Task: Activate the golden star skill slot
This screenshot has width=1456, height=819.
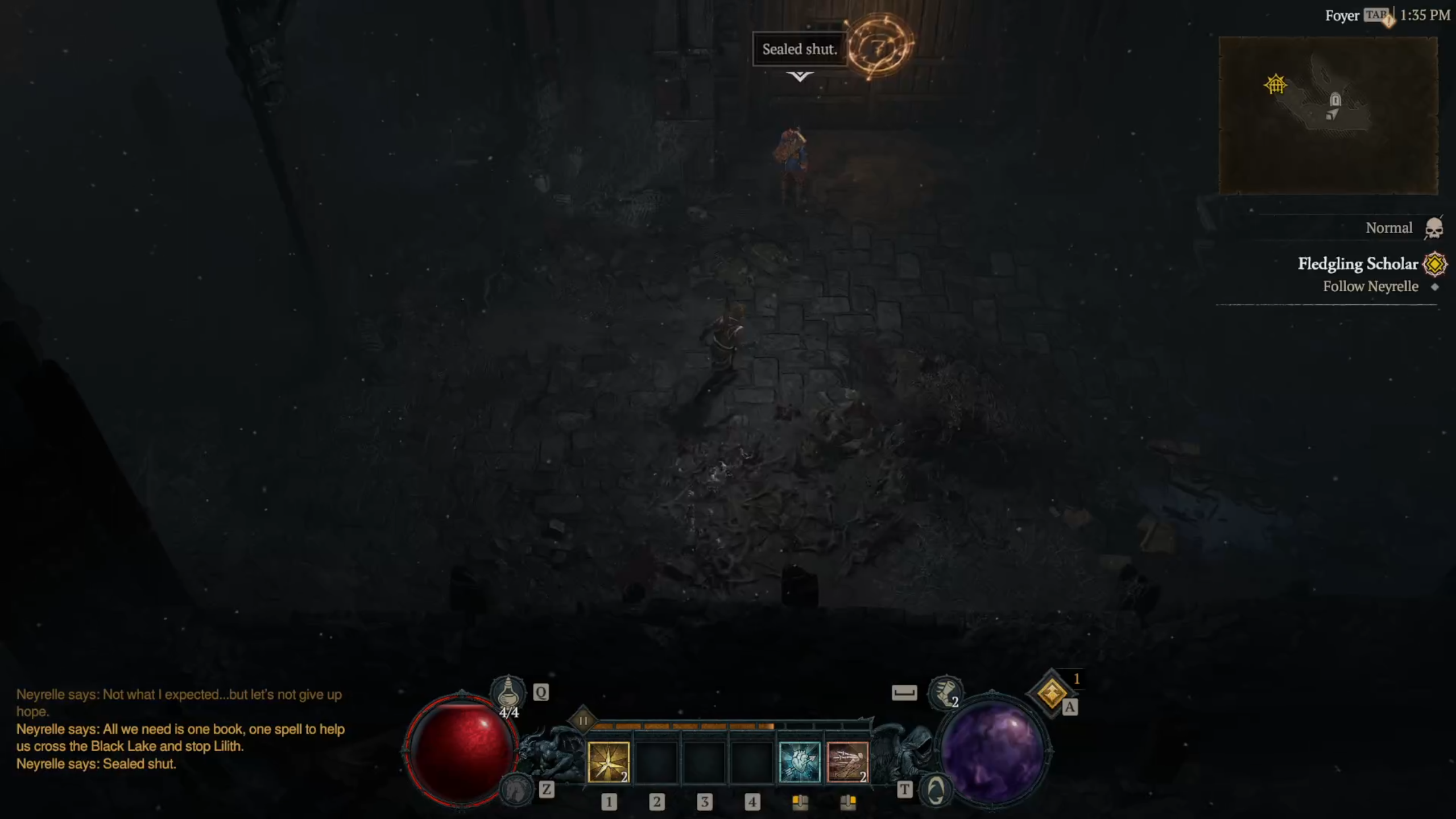Action: [608, 762]
